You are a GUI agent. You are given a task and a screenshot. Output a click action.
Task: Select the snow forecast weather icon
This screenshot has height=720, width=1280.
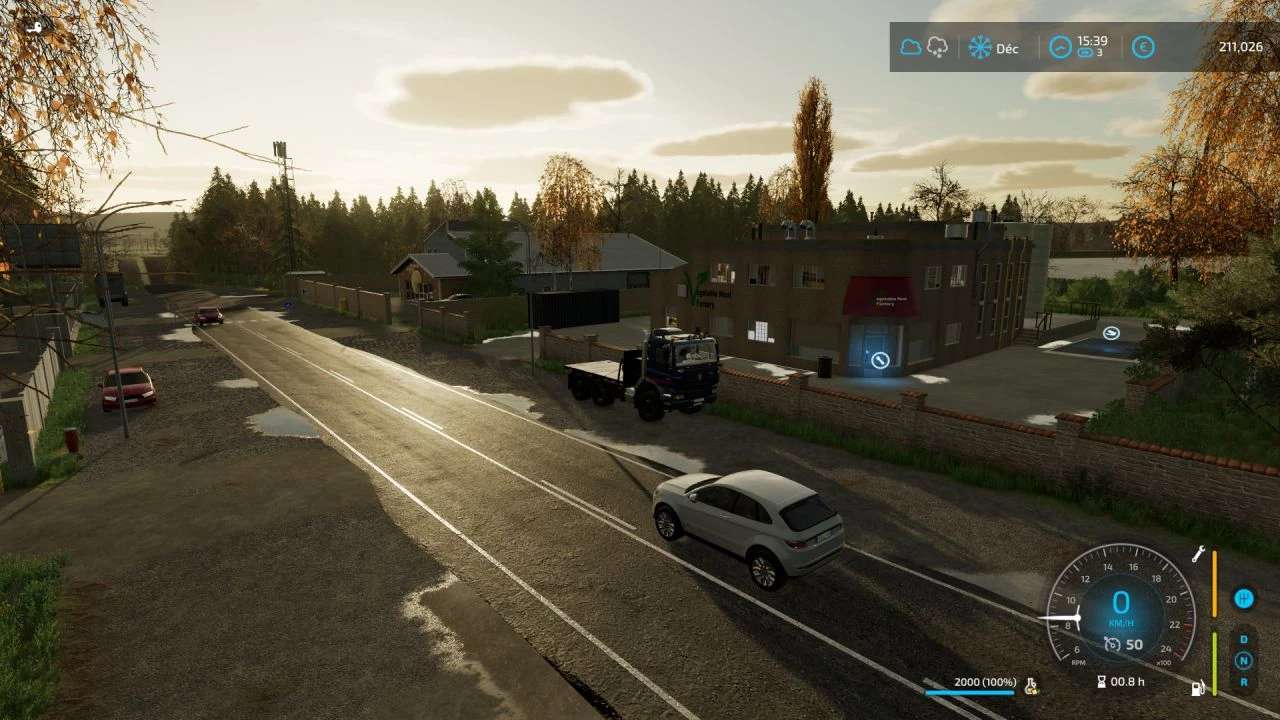tap(937, 47)
